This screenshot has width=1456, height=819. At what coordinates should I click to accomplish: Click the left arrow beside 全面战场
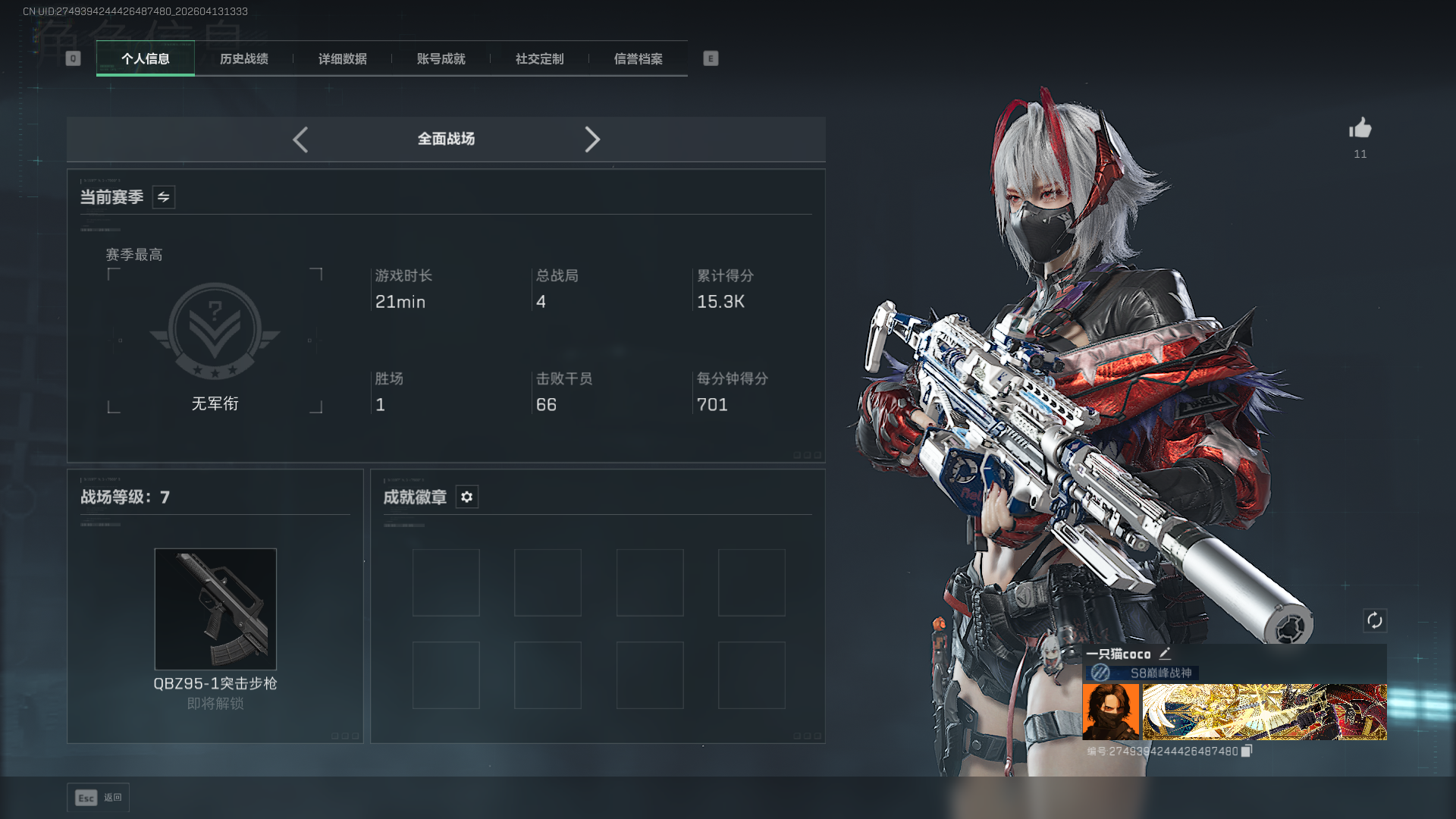tap(300, 140)
